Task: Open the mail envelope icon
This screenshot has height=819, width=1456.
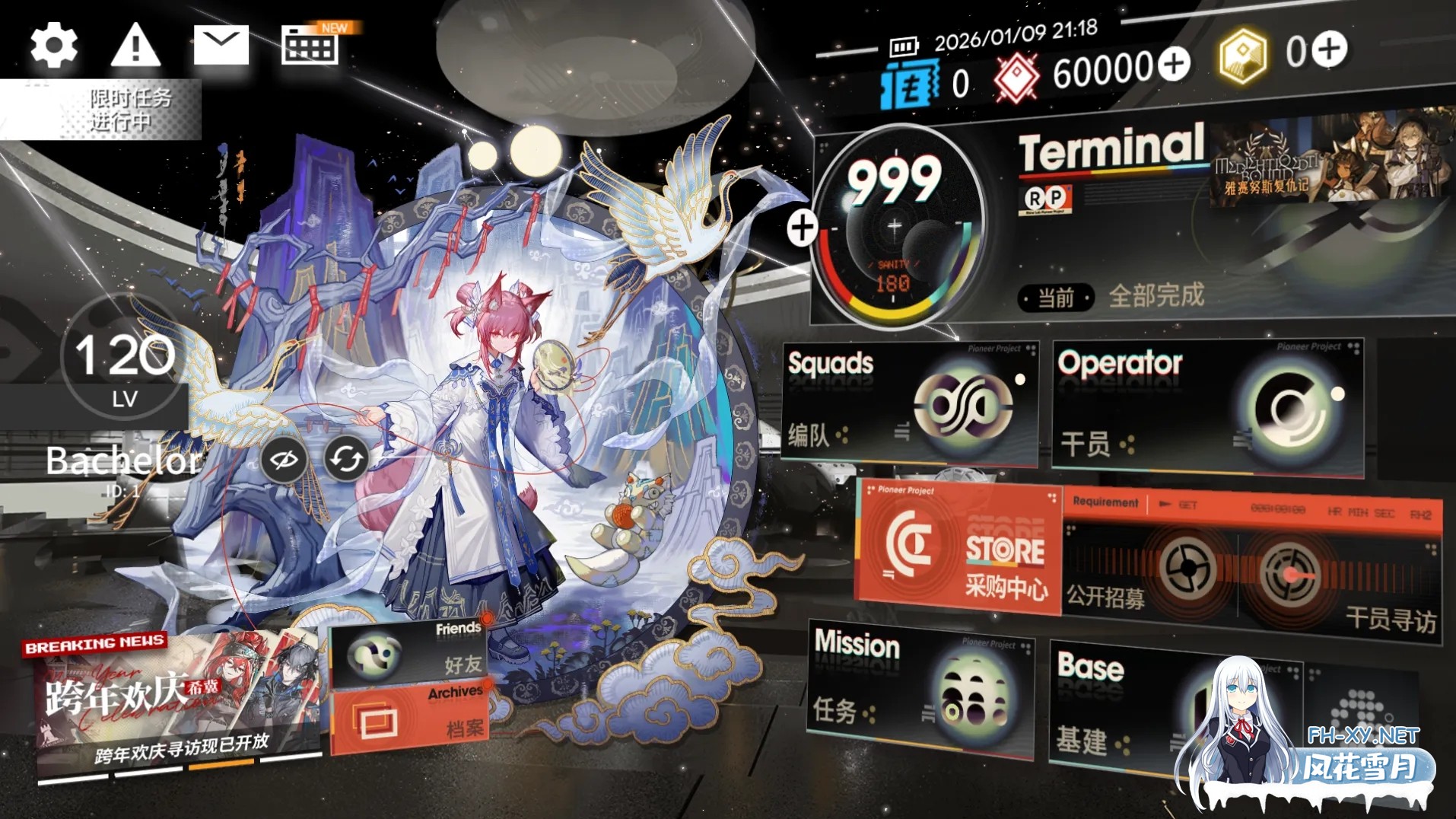Action: [222, 43]
